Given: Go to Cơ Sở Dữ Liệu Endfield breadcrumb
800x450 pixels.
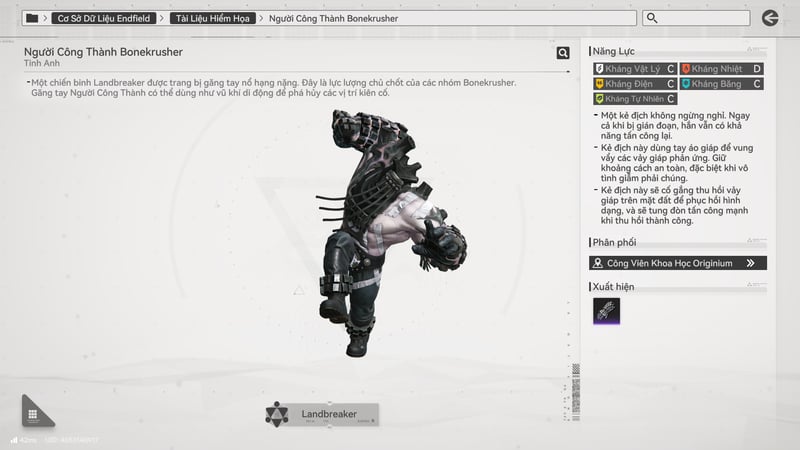Looking at the screenshot, I should (x=103, y=18).
